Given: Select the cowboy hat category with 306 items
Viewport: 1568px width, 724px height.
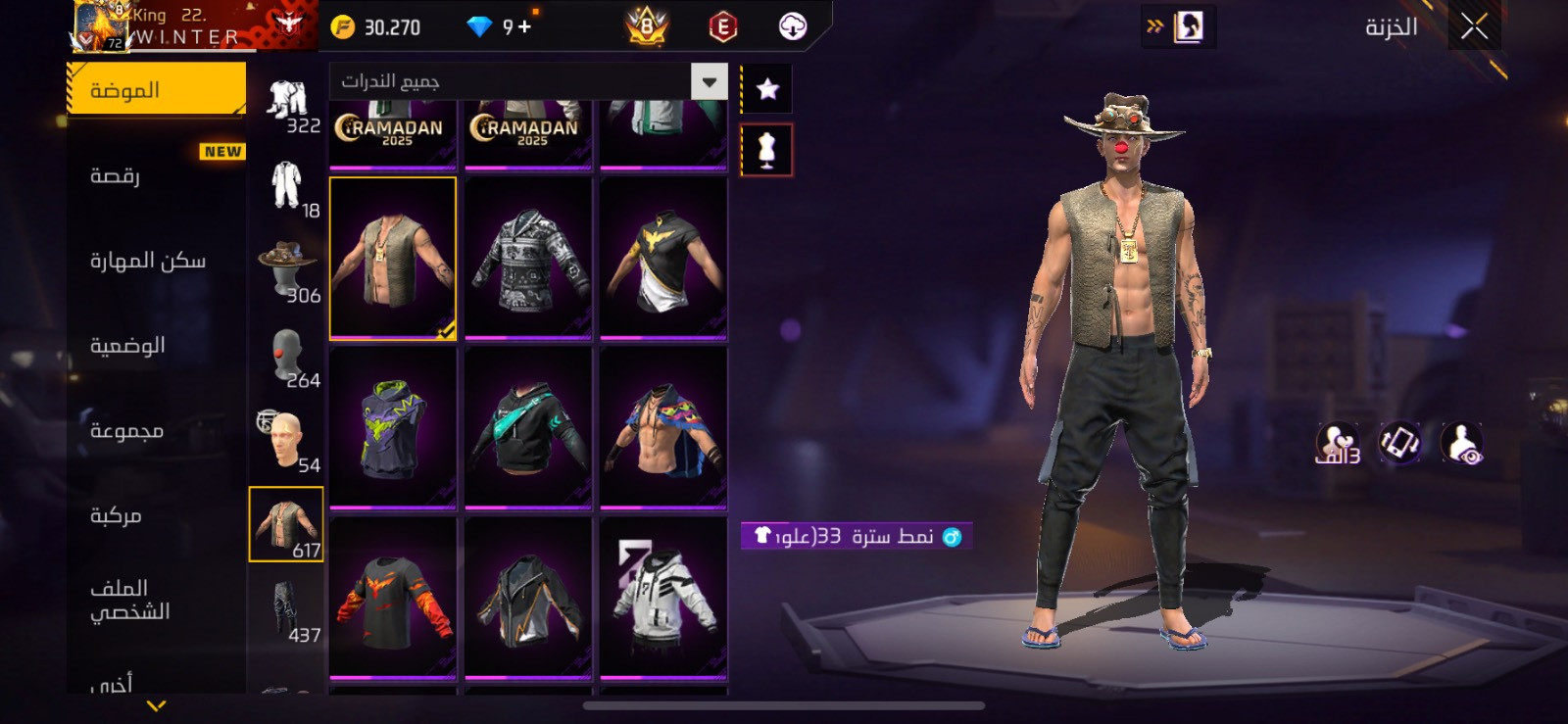Looking at the screenshot, I should click(287, 269).
